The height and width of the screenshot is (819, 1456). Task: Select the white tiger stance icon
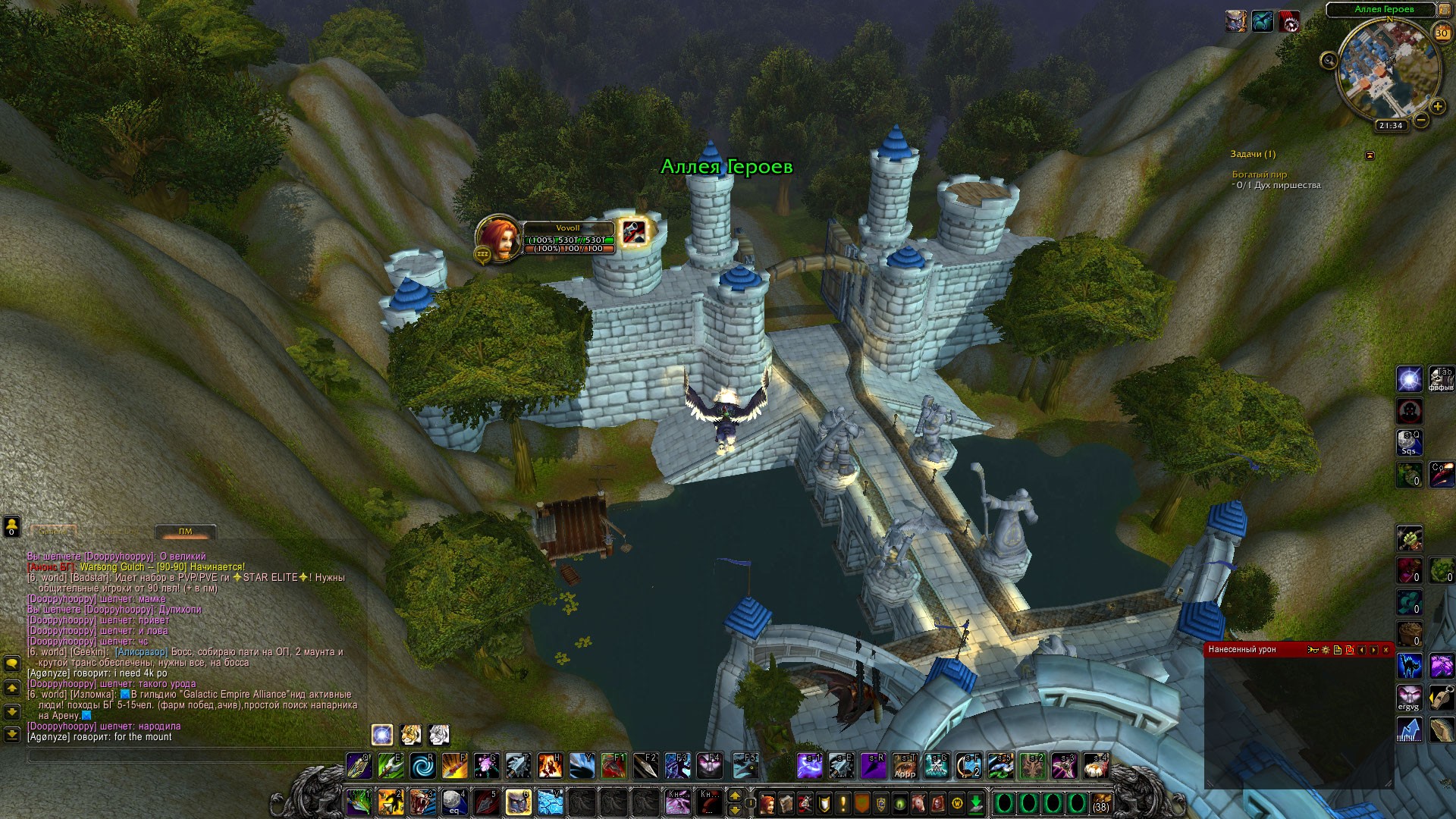(439, 734)
